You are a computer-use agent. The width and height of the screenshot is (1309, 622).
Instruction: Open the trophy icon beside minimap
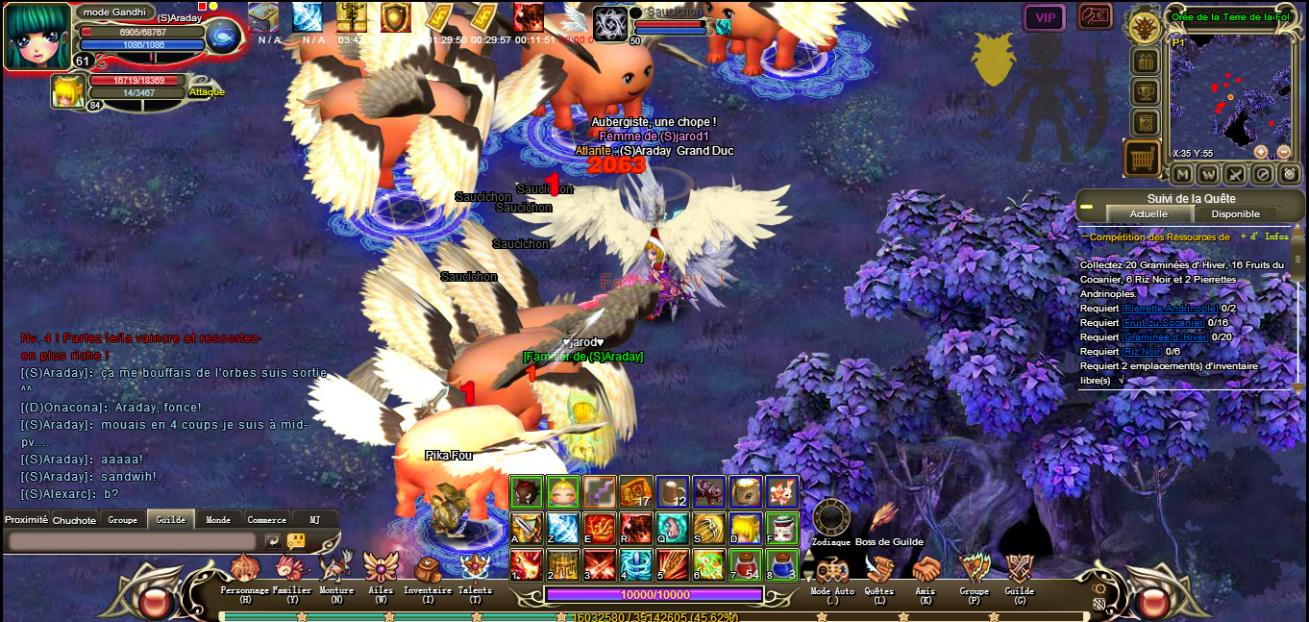click(x=1144, y=92)
